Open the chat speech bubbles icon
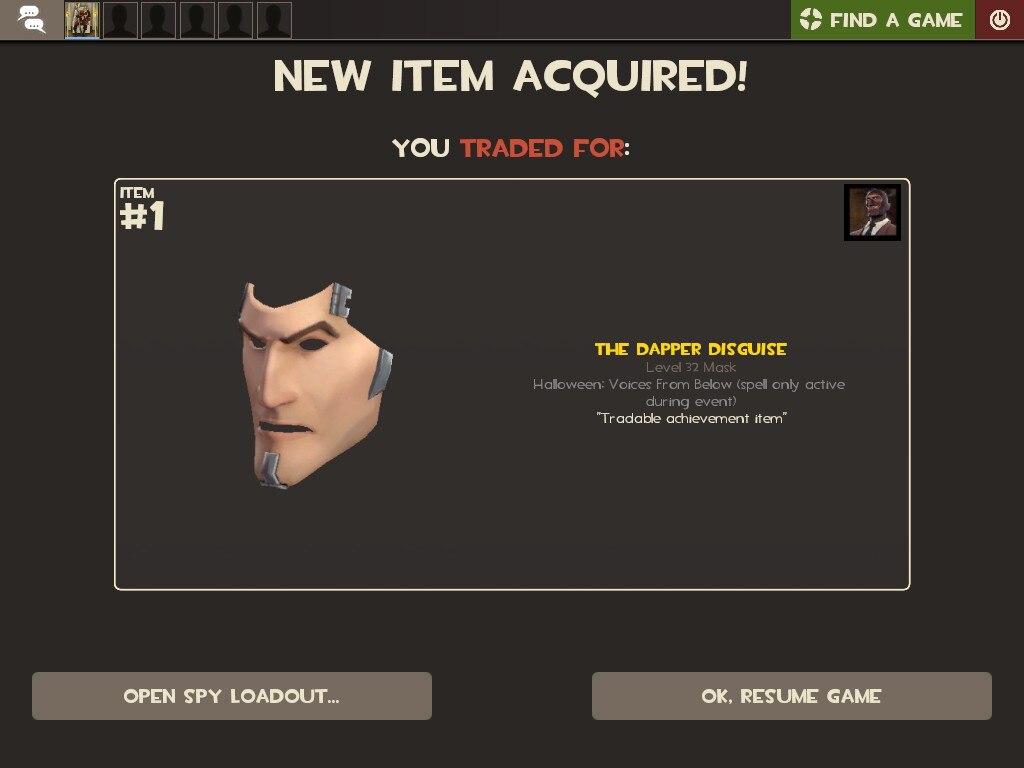Image resolution: width=1024 pixels, height=768 pixels. (31, 19)
